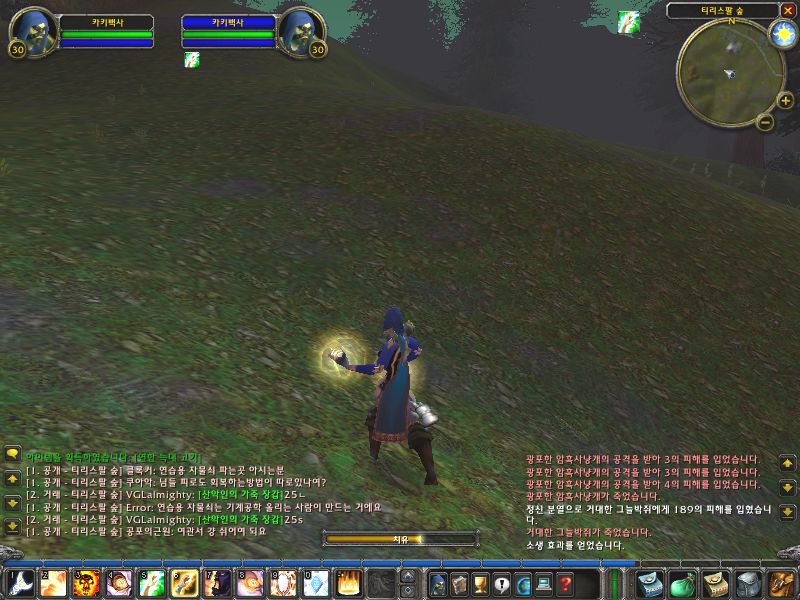Select the target portrait frame

[x=303, y=30]
